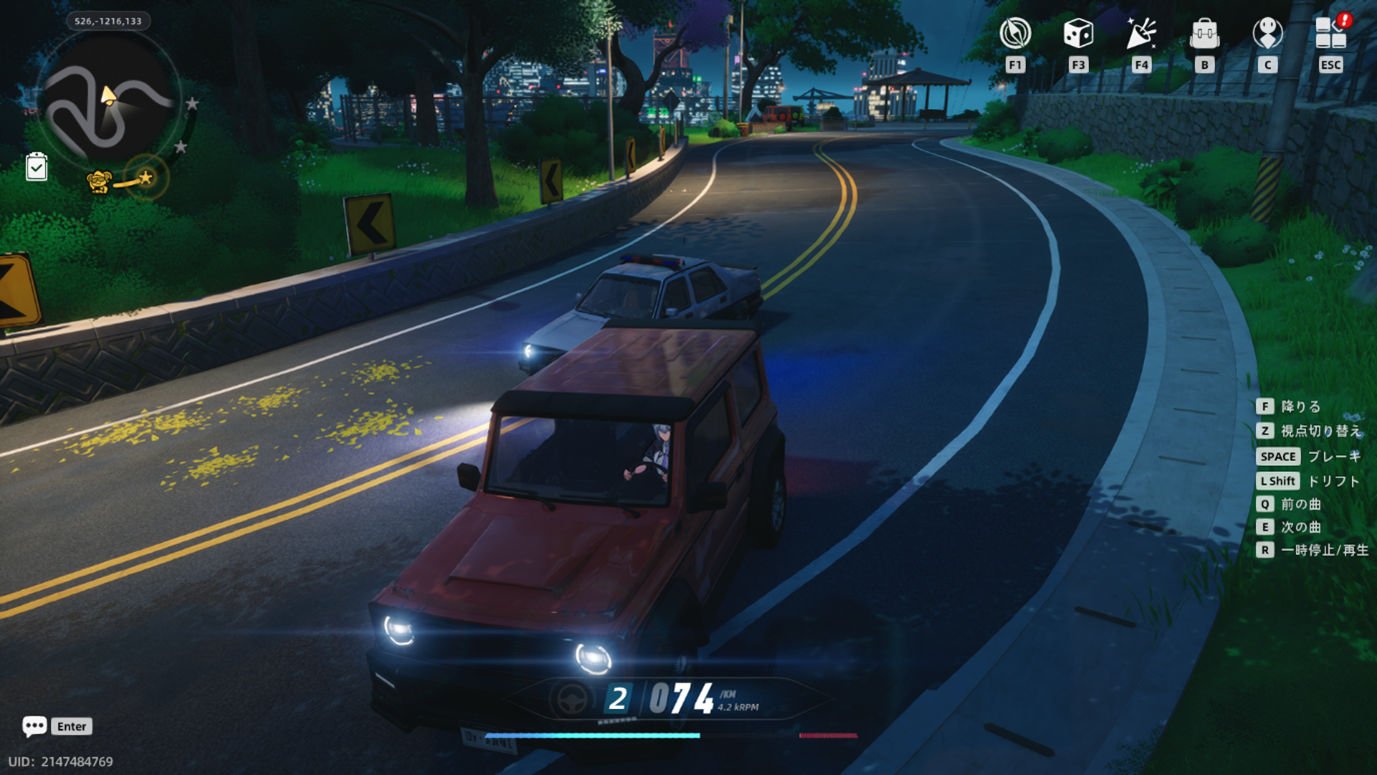Open the backpack inventory

click(1204, 33)
